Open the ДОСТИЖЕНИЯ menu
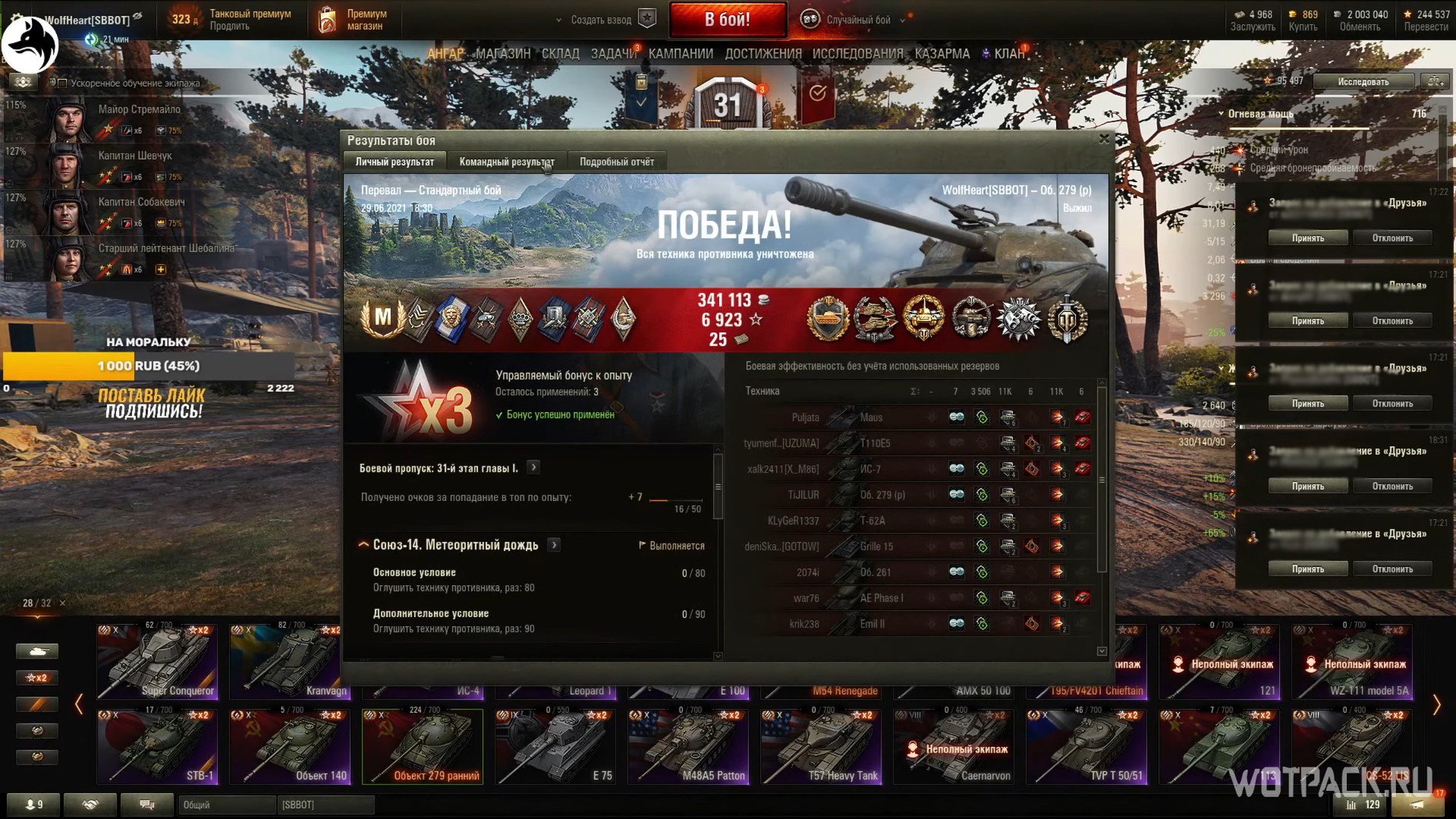This screenshot has height=819, width=1456. coord(763,54)
